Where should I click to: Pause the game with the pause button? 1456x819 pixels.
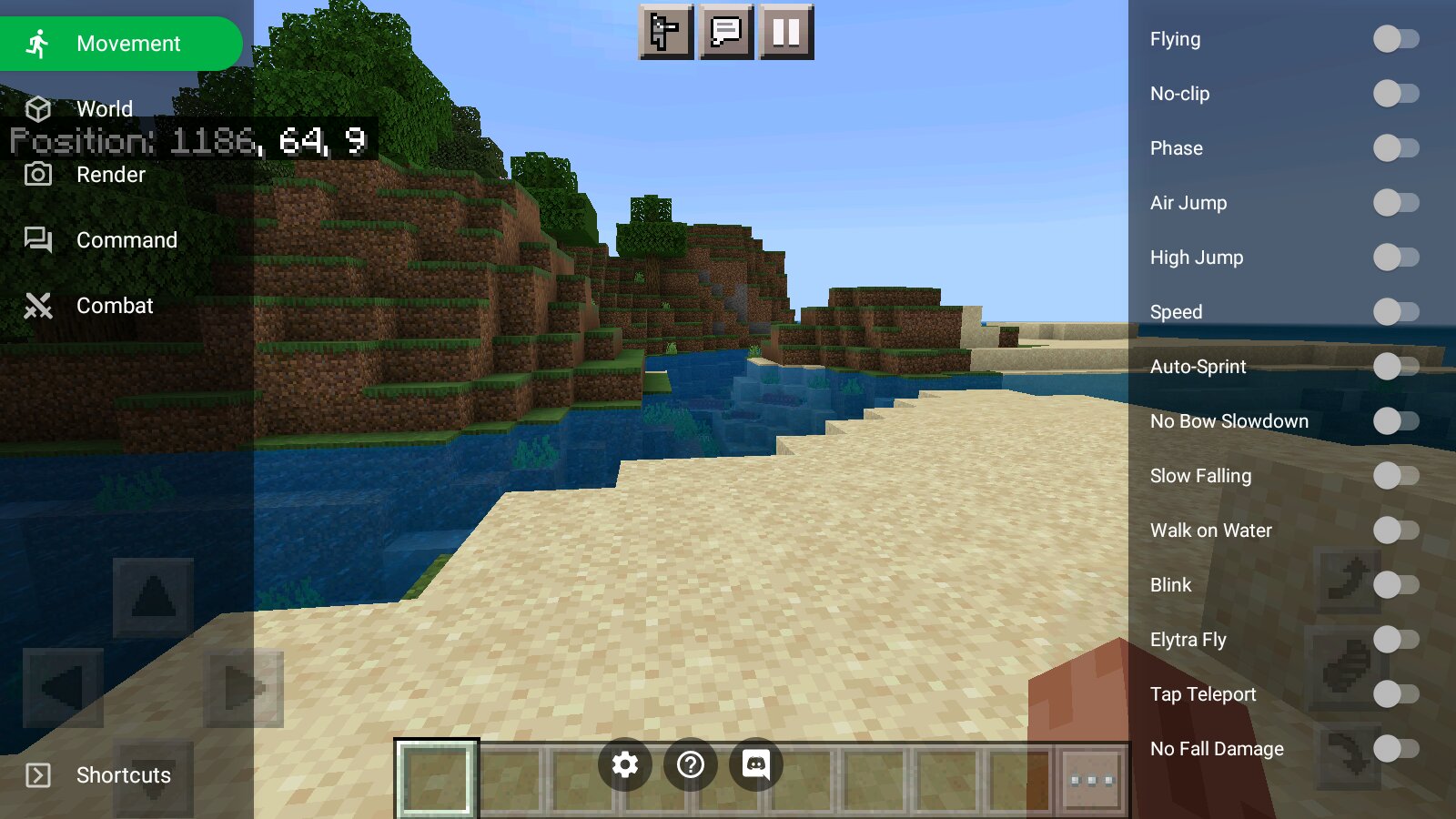[786, 33]
